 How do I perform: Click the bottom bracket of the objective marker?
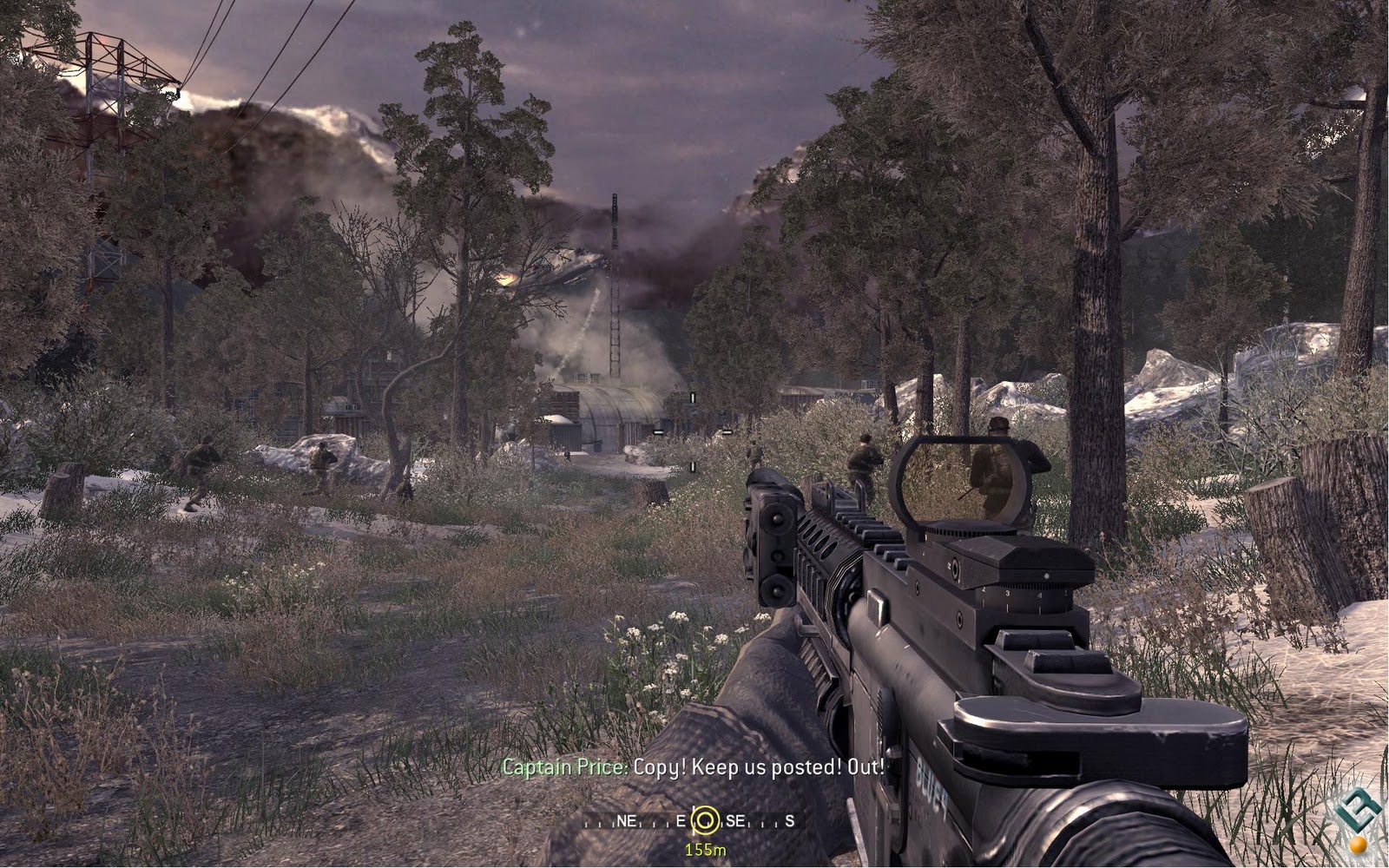693,466
